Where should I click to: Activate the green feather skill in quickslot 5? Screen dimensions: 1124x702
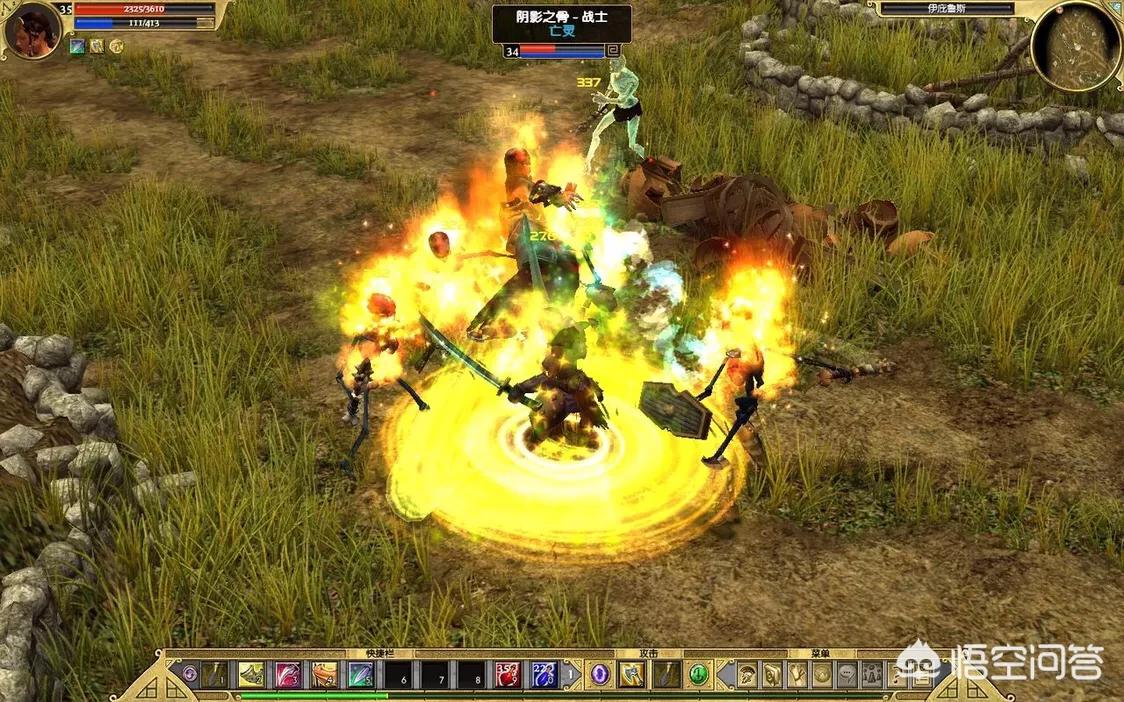pos(361,675)
